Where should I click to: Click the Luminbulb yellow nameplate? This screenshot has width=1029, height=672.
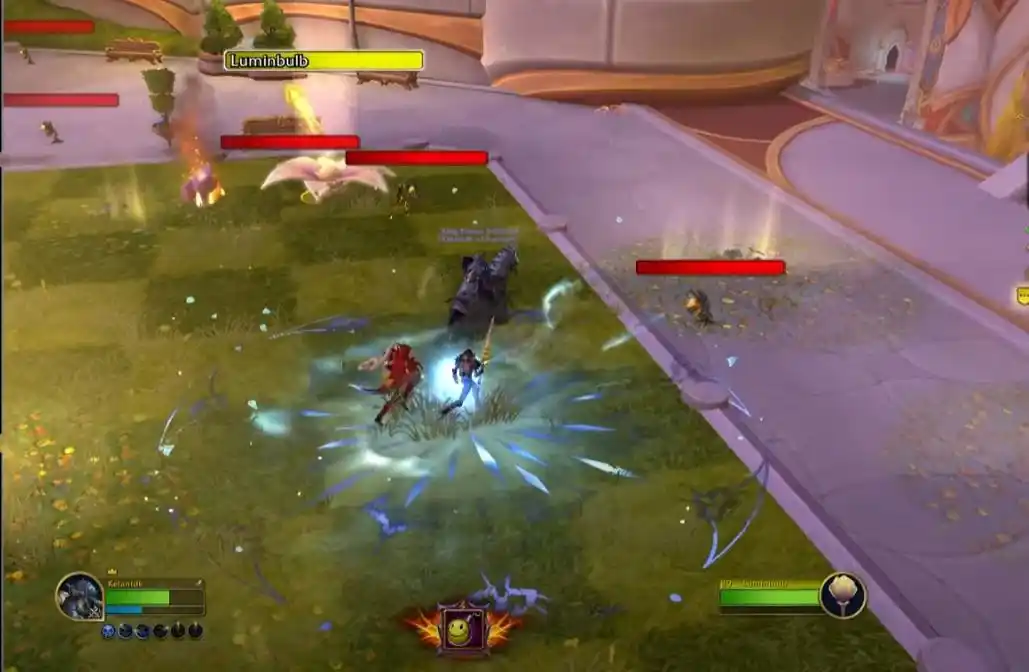[324, 61]
